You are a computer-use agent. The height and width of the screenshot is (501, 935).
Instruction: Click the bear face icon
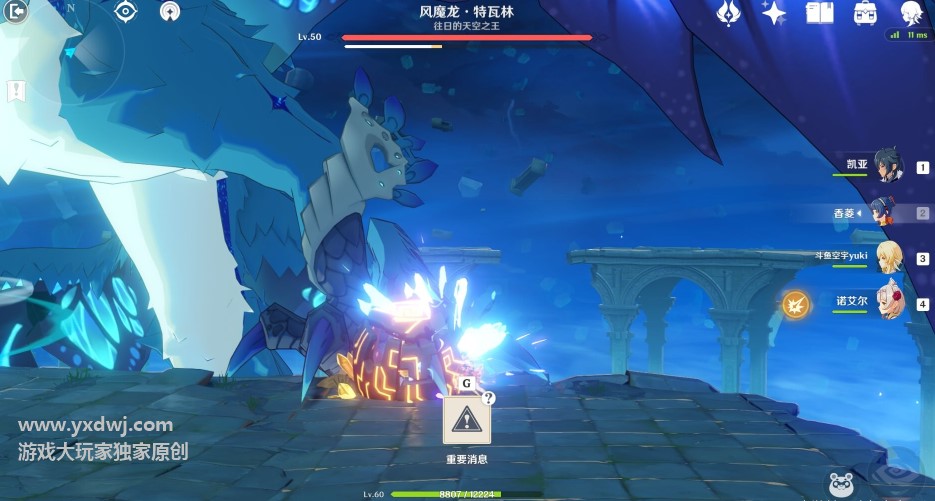click(x=840, y=485)
